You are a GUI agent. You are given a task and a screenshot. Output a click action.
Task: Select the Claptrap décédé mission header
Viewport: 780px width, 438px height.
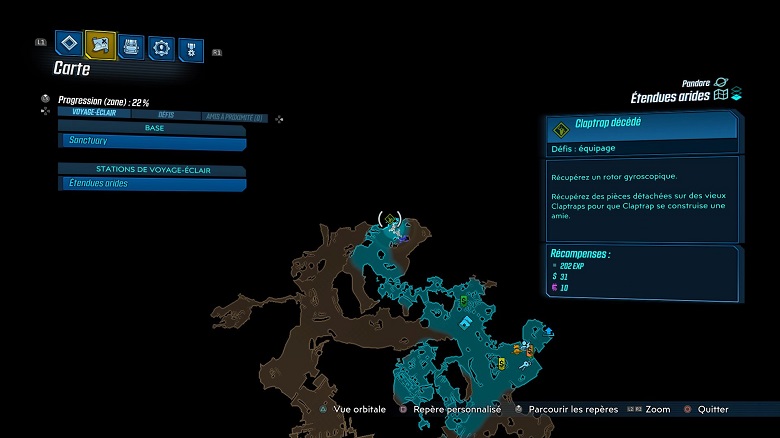(641, 126)
